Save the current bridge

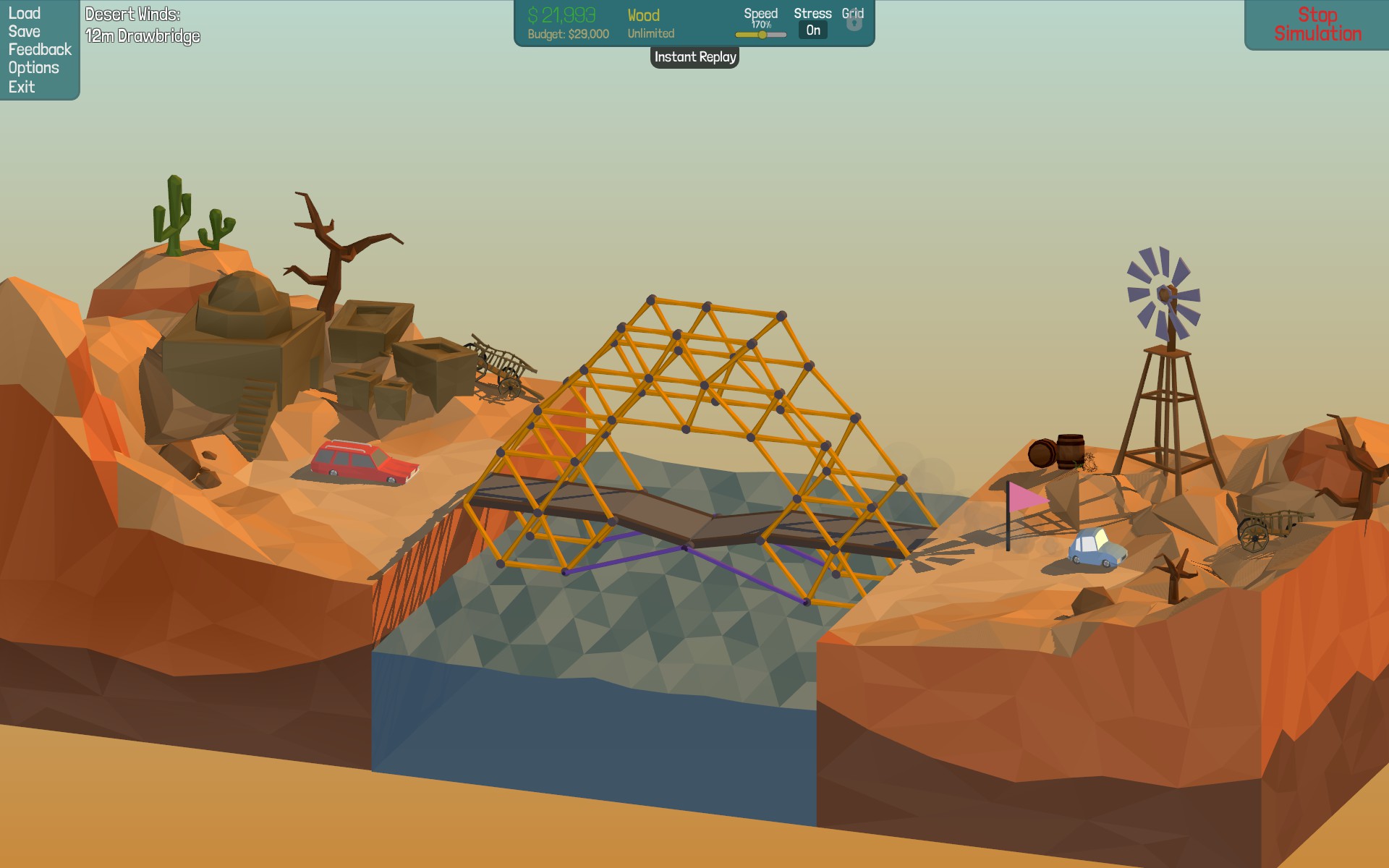(24, 31)
